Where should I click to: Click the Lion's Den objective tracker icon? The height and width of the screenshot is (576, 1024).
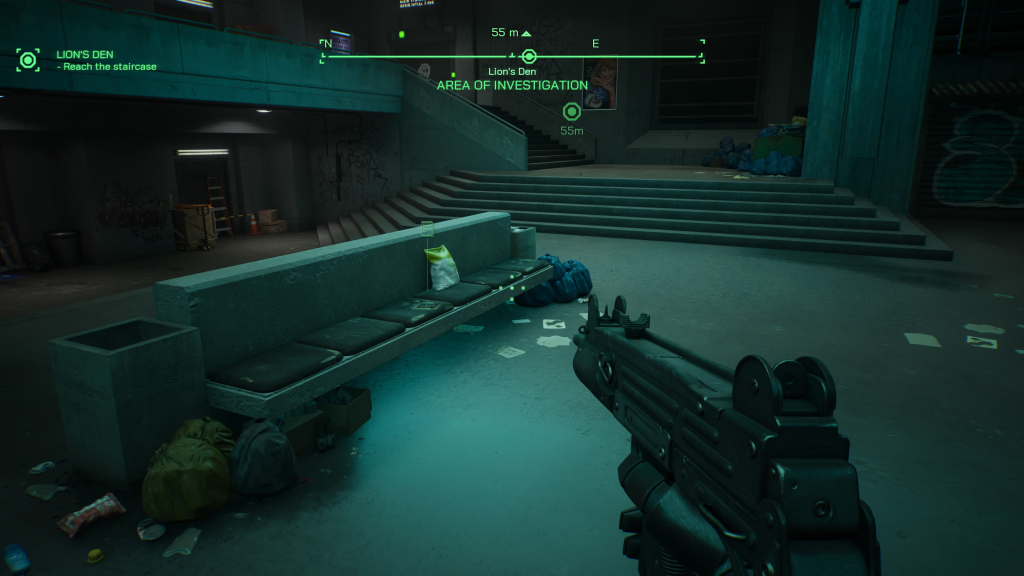point(28,60)
